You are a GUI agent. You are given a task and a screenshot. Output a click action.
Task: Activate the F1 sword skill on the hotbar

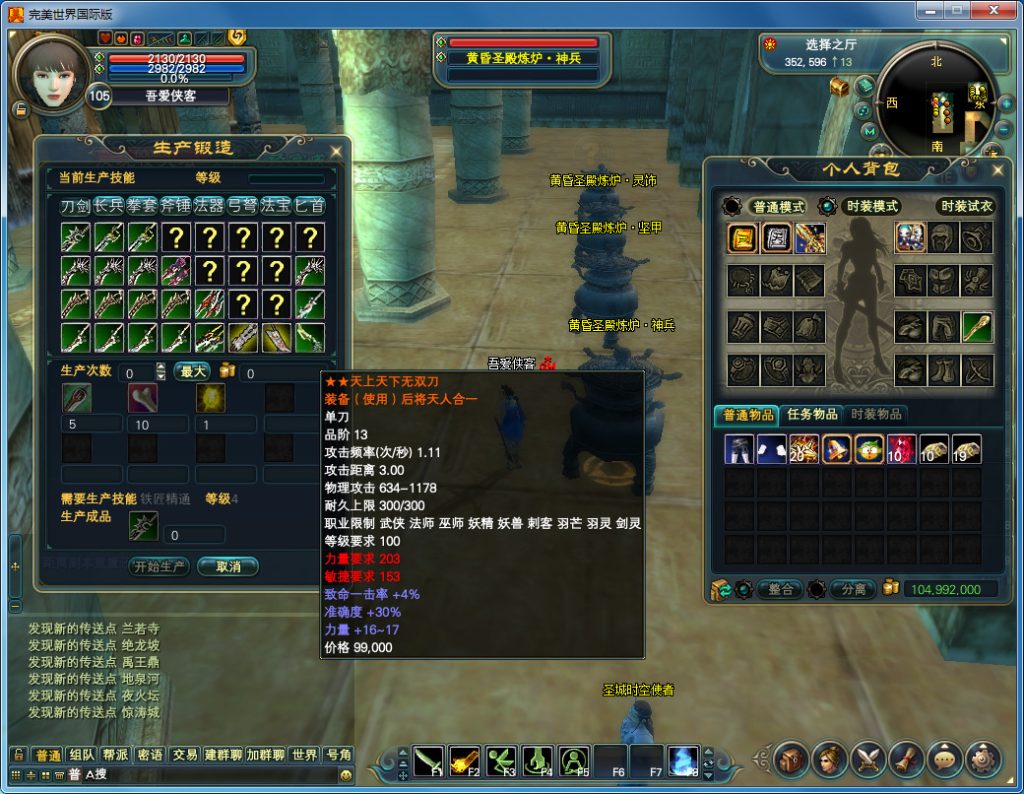(428, 761)
